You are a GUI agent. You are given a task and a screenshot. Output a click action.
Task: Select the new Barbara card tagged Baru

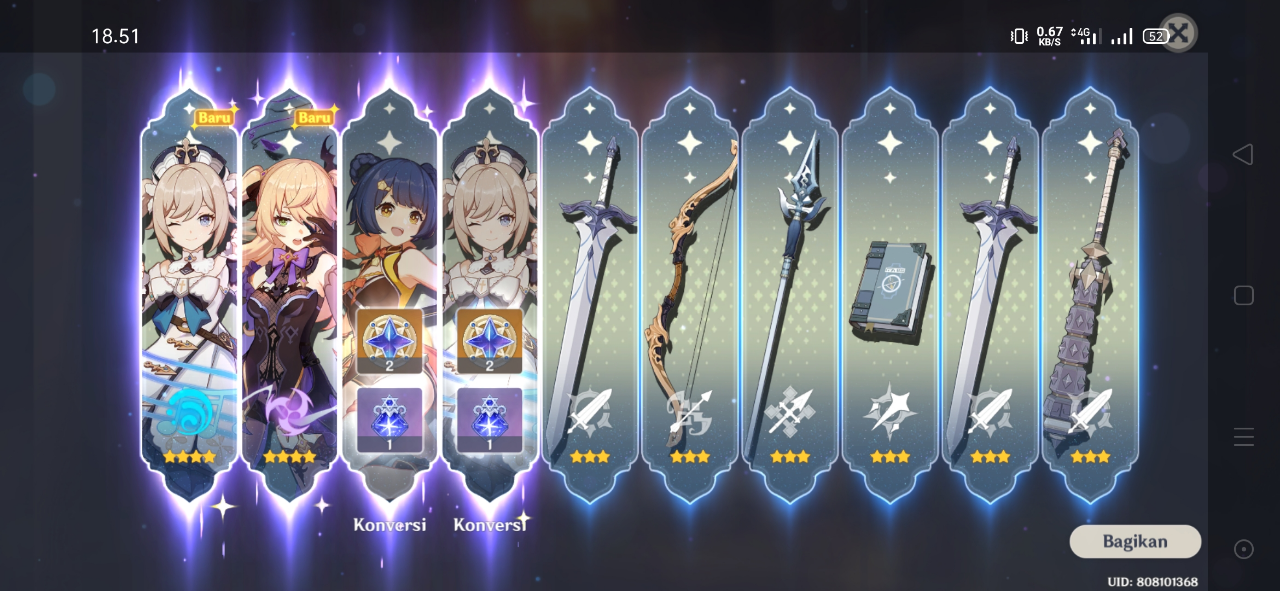point(189,290)
